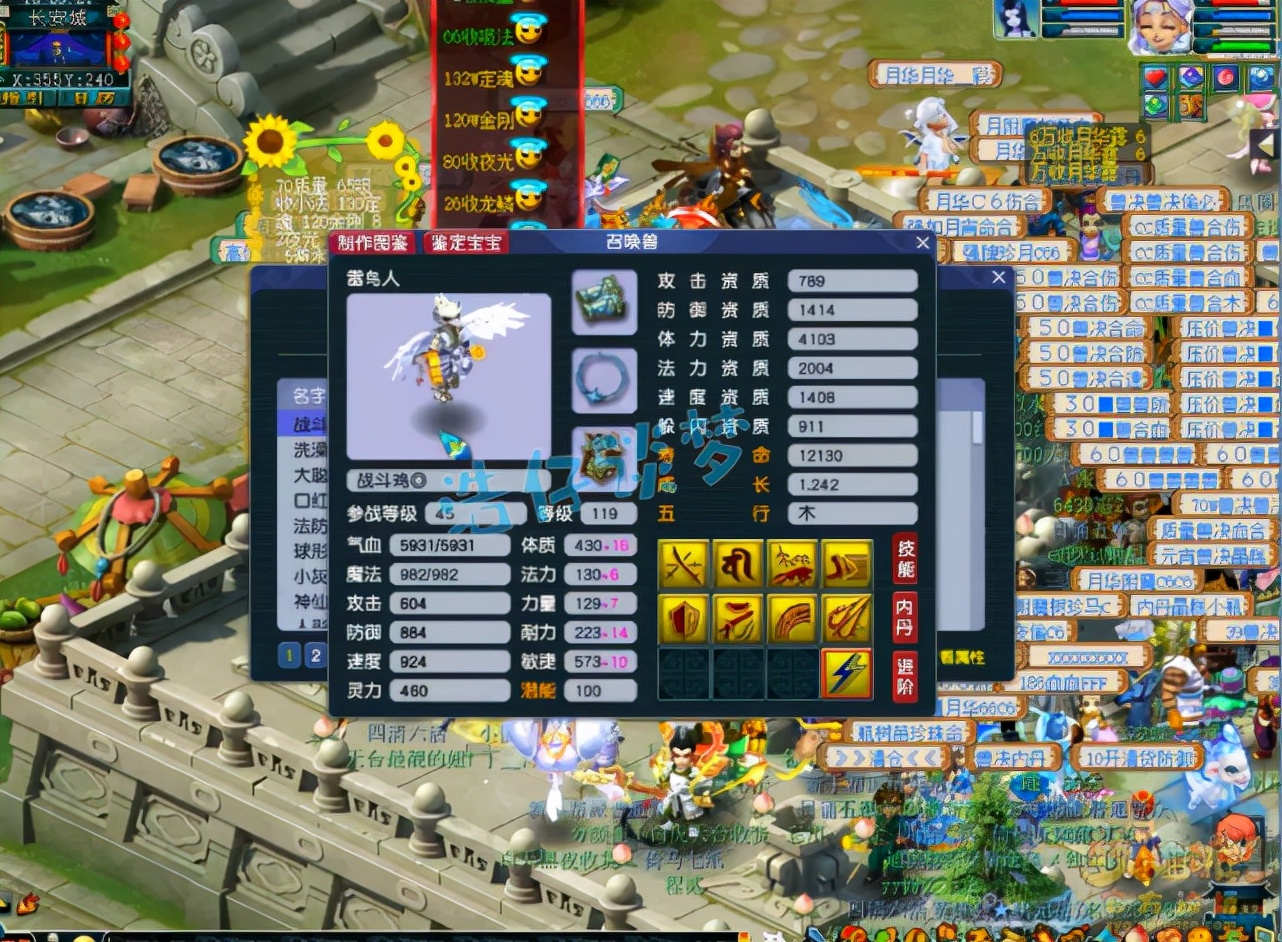Go to page 1 of pet list
Screen dimensions: 1282x942
290,656
